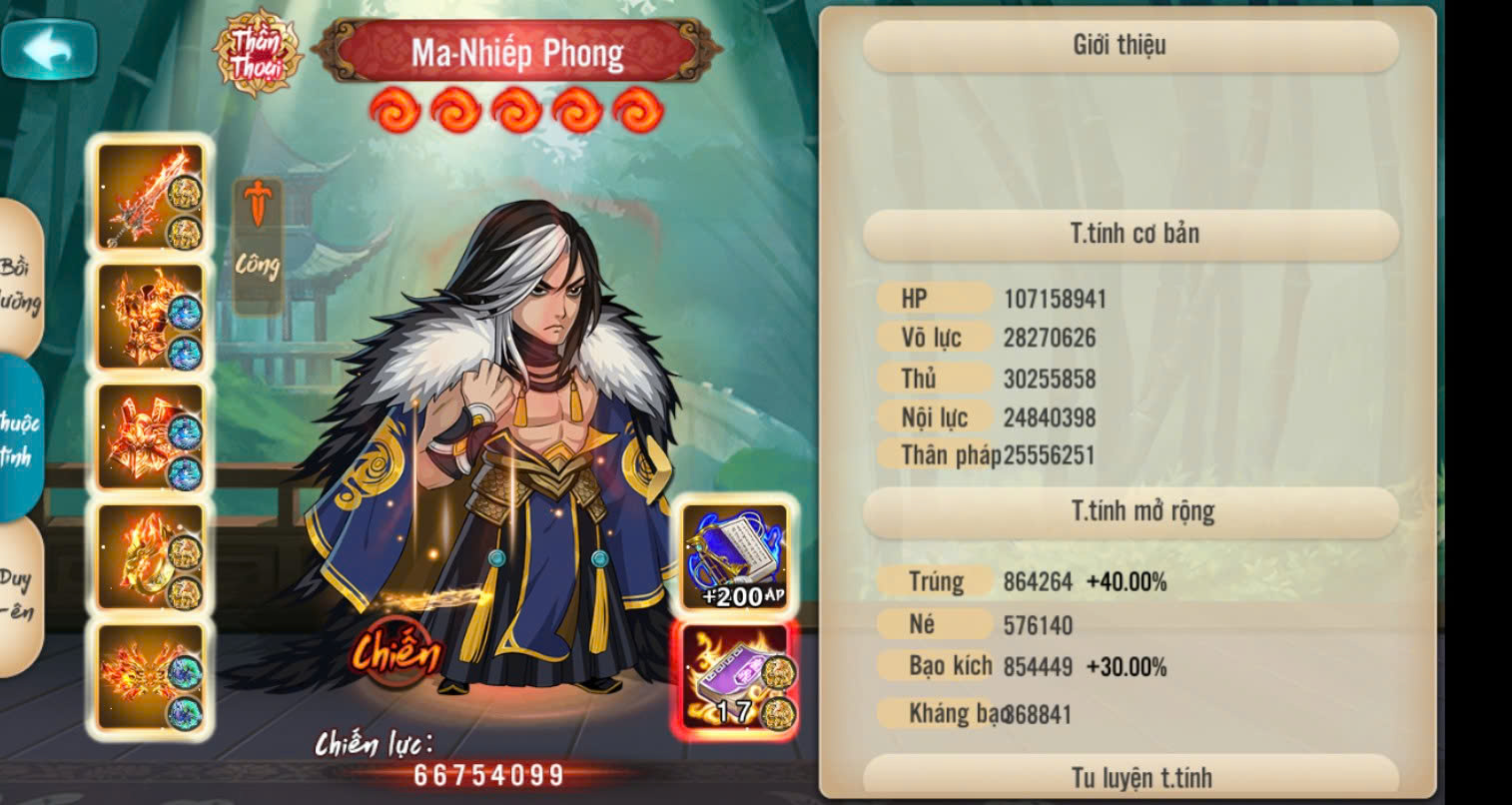
Task: Choose the golden fire ring slot
Action: coord(150,556)
